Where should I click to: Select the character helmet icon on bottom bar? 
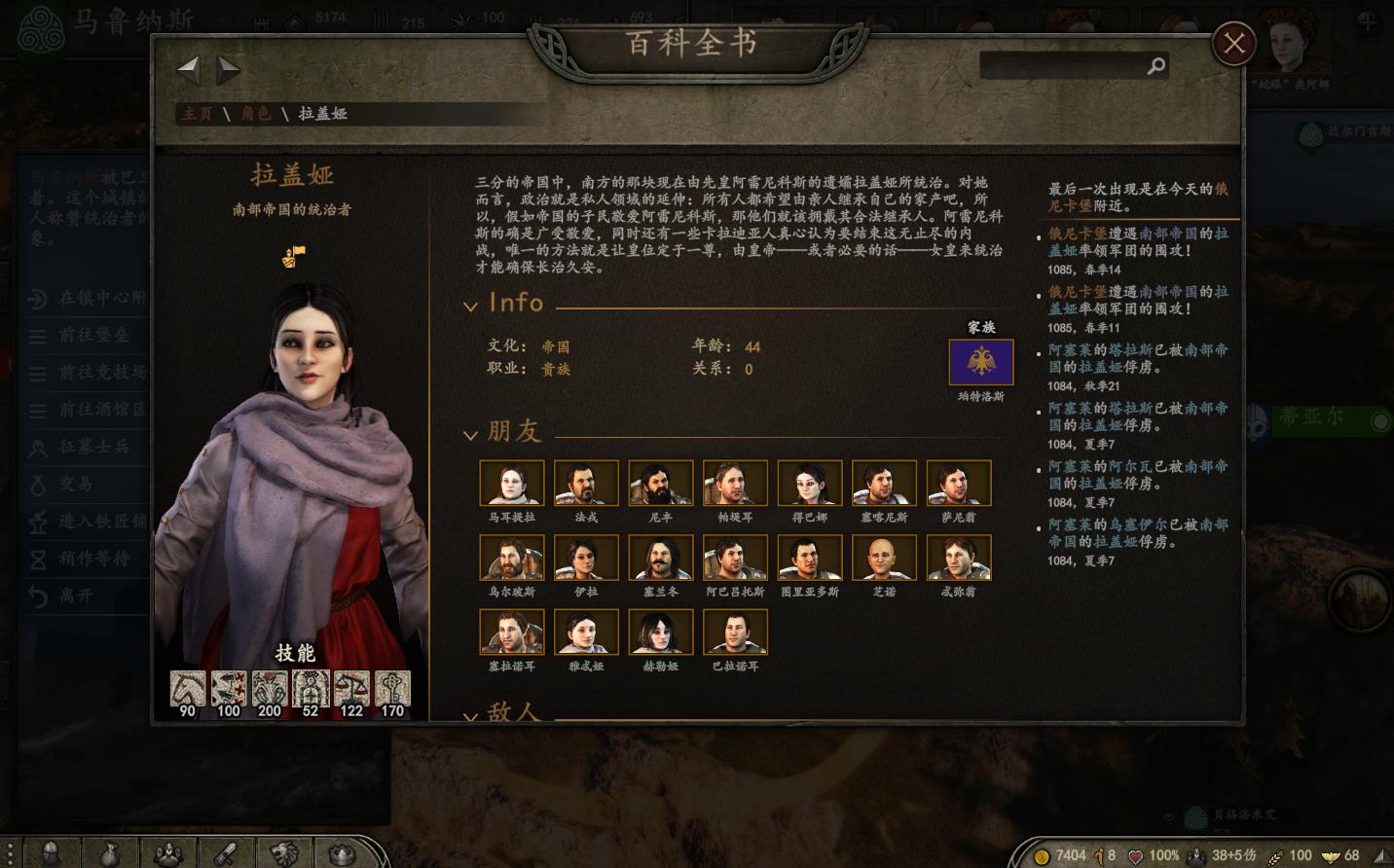click(53, 853)
